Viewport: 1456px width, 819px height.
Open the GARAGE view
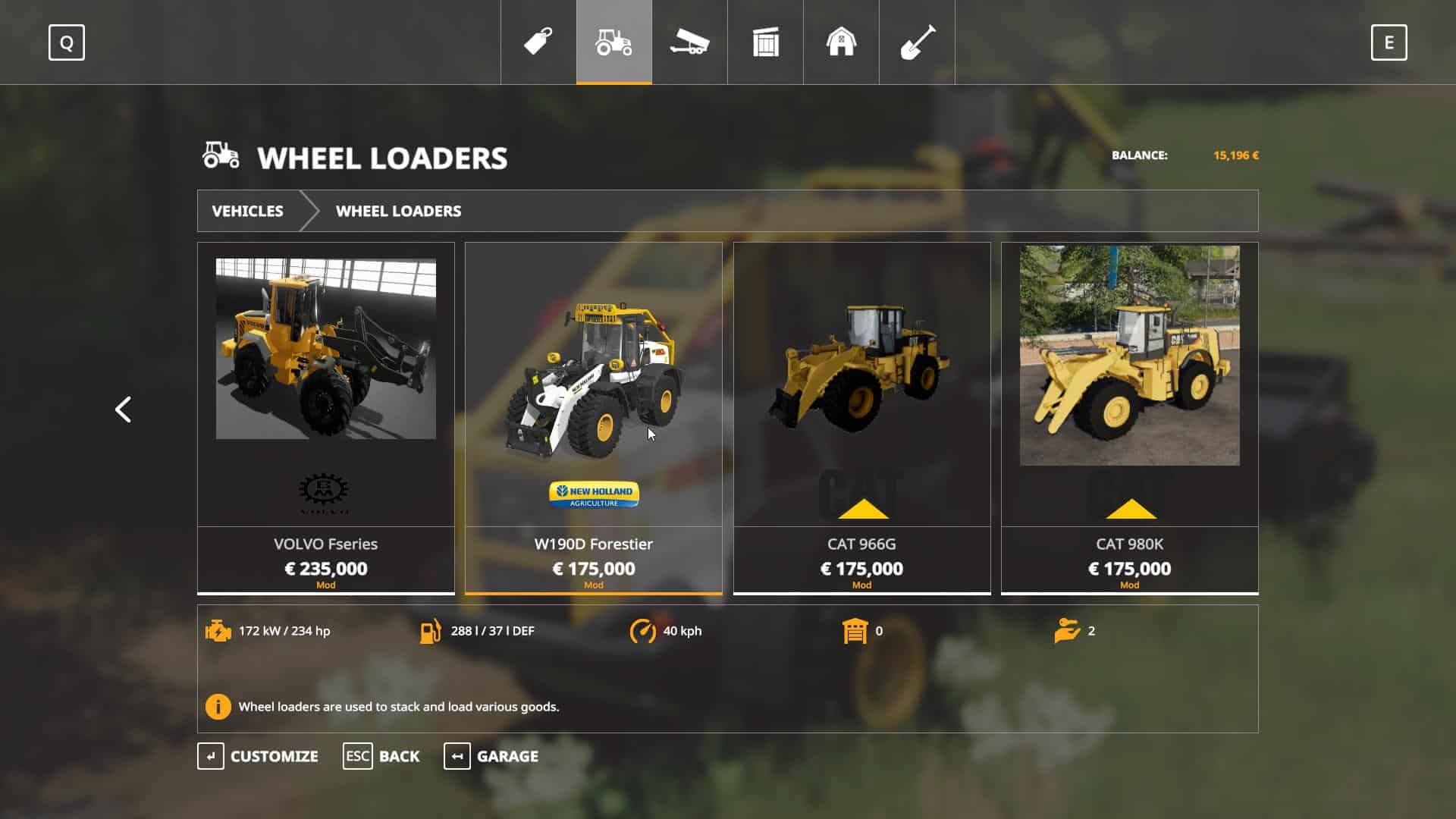click(x=491, y=756)
